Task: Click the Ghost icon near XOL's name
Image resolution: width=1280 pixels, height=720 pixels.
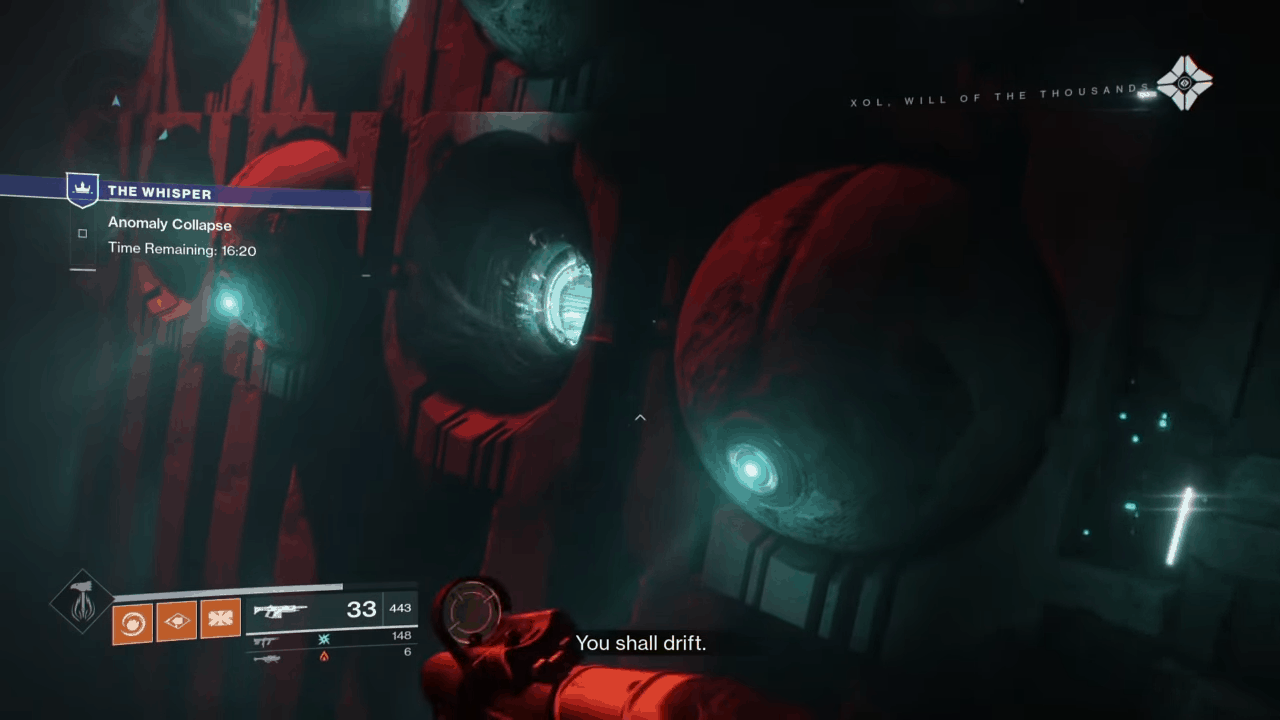Action: click(x=1185, y=83)
